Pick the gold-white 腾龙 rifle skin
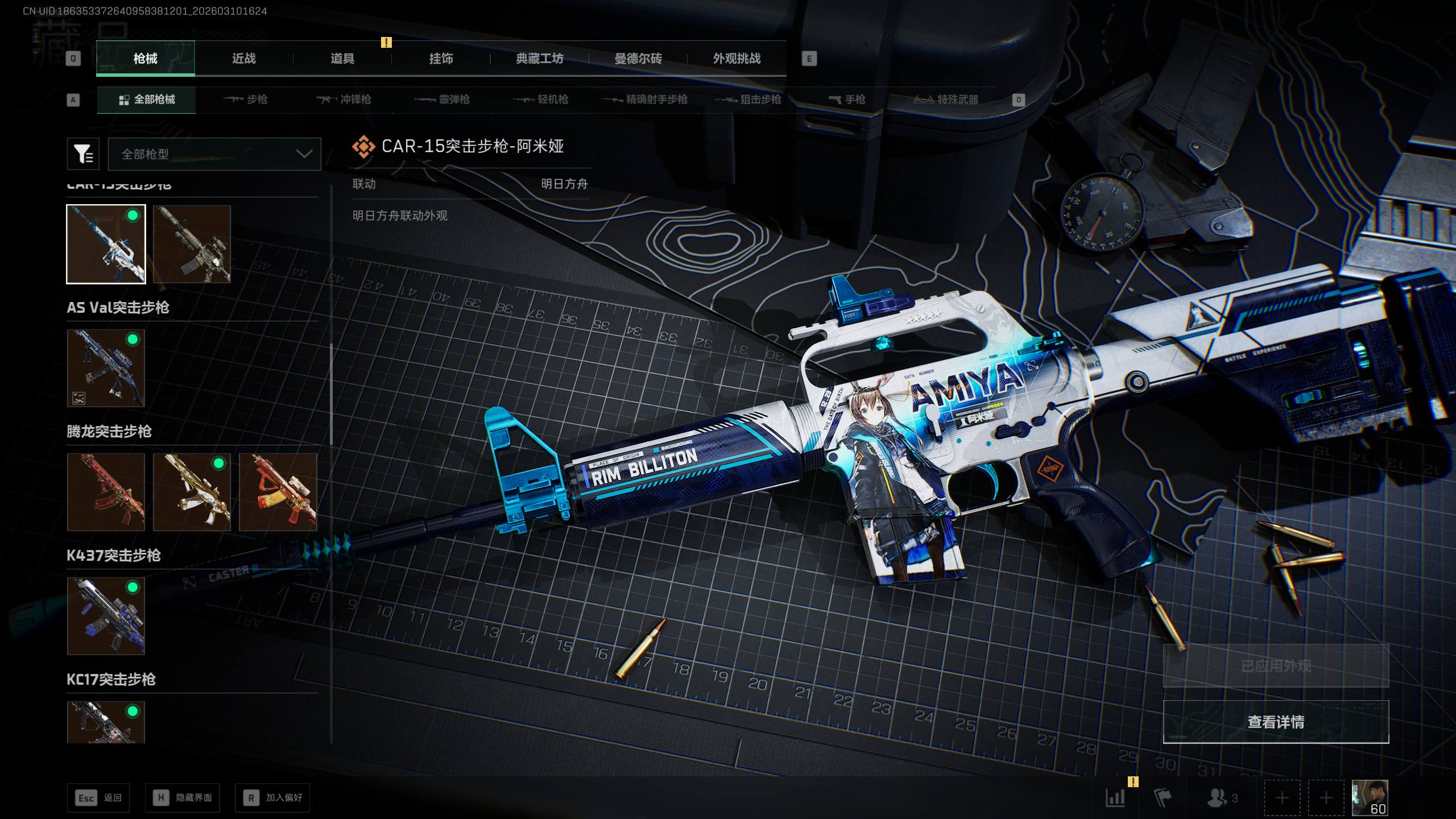 (x=192, y=492)
